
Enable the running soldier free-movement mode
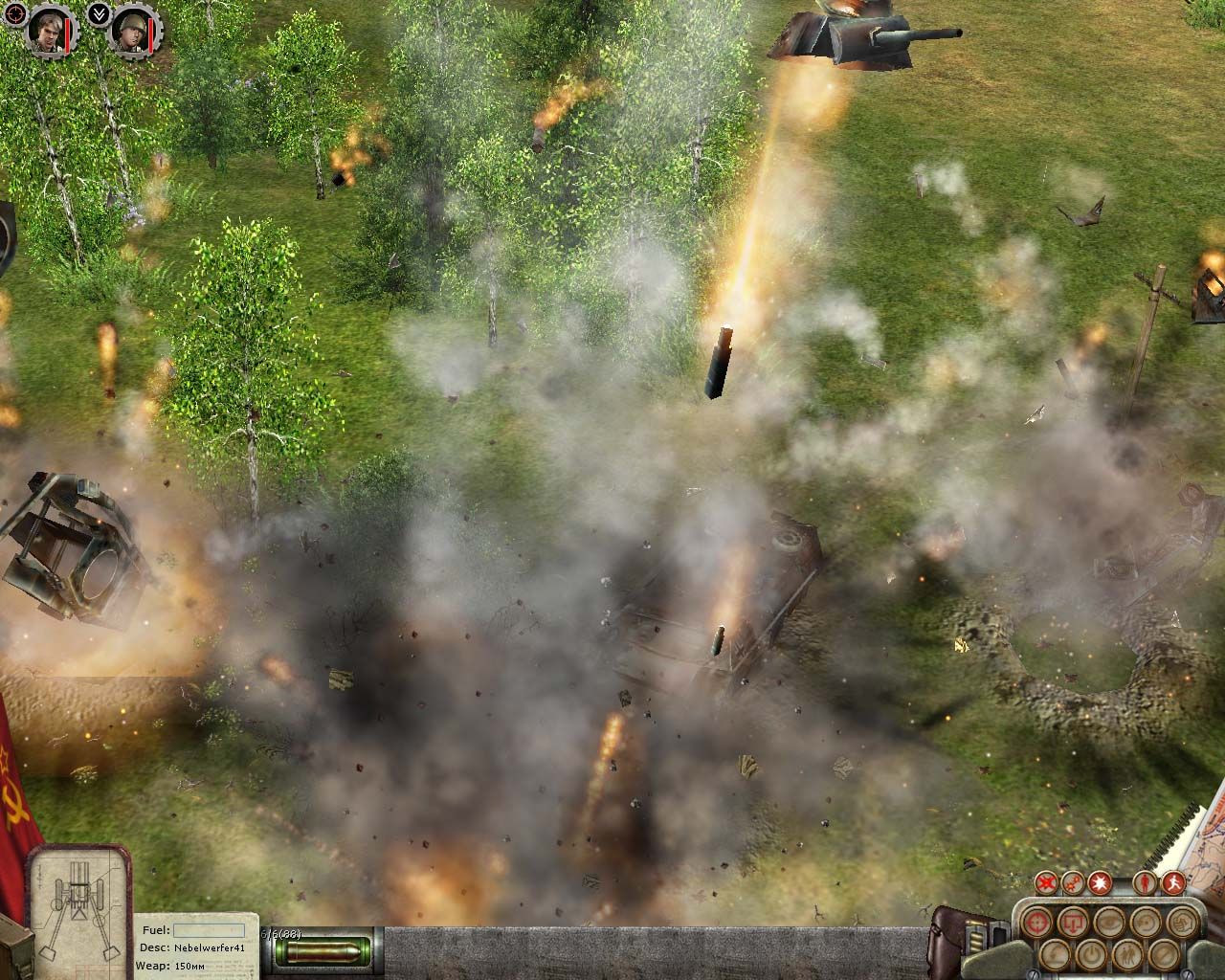point(1172,881)
